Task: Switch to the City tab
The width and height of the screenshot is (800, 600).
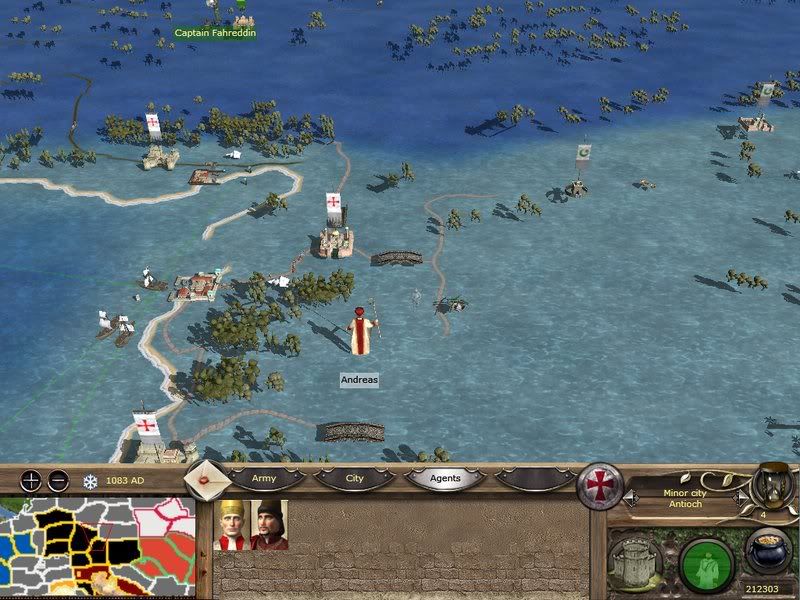Action: tap(354, 479)
